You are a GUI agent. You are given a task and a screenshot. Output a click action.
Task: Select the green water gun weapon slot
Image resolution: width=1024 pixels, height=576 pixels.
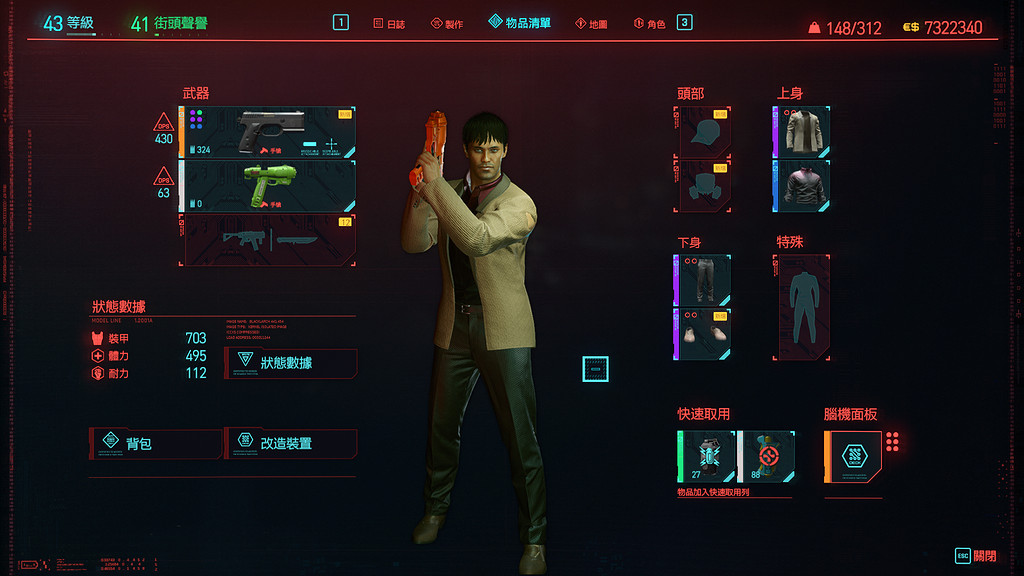tap(268, 186)
